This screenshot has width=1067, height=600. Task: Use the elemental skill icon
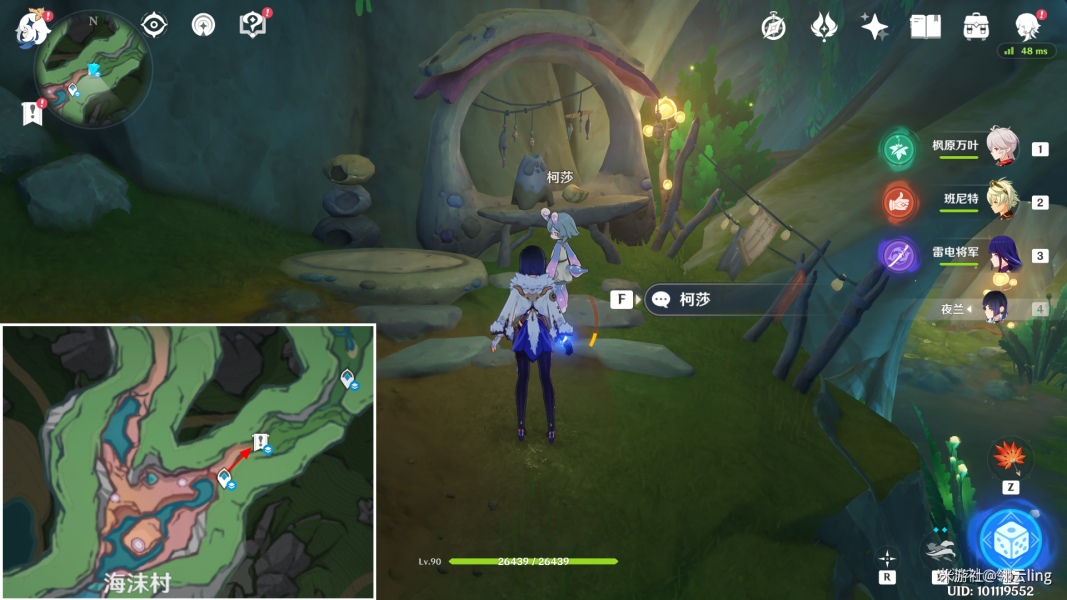tap(940, 550)
